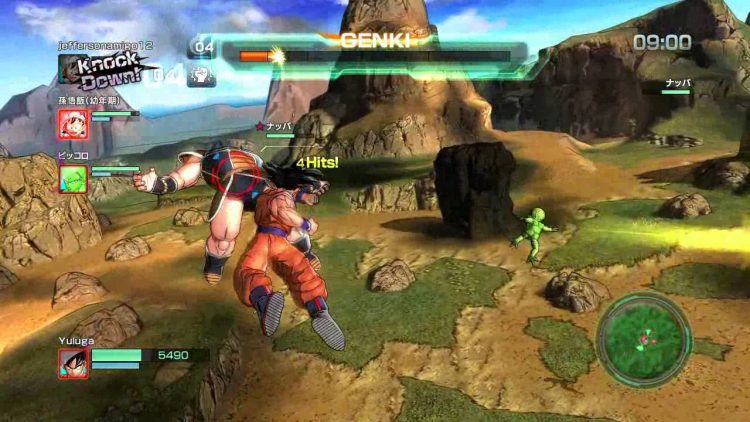Image resolution: width=750 pixels, height=422 pixels.
Task: Select Piccolo's green teammate portrait
Action: pos(73,178)
